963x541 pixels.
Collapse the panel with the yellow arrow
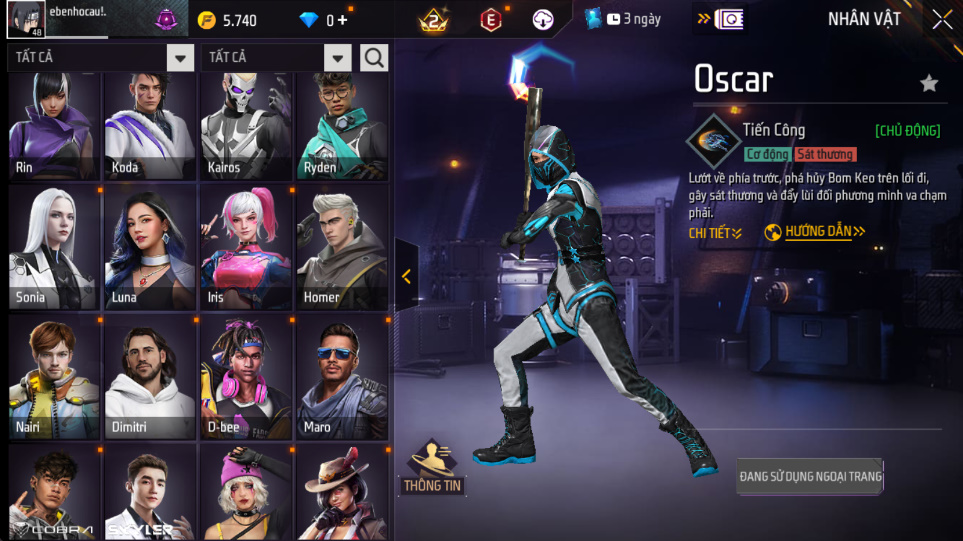[x=406, y=277]
